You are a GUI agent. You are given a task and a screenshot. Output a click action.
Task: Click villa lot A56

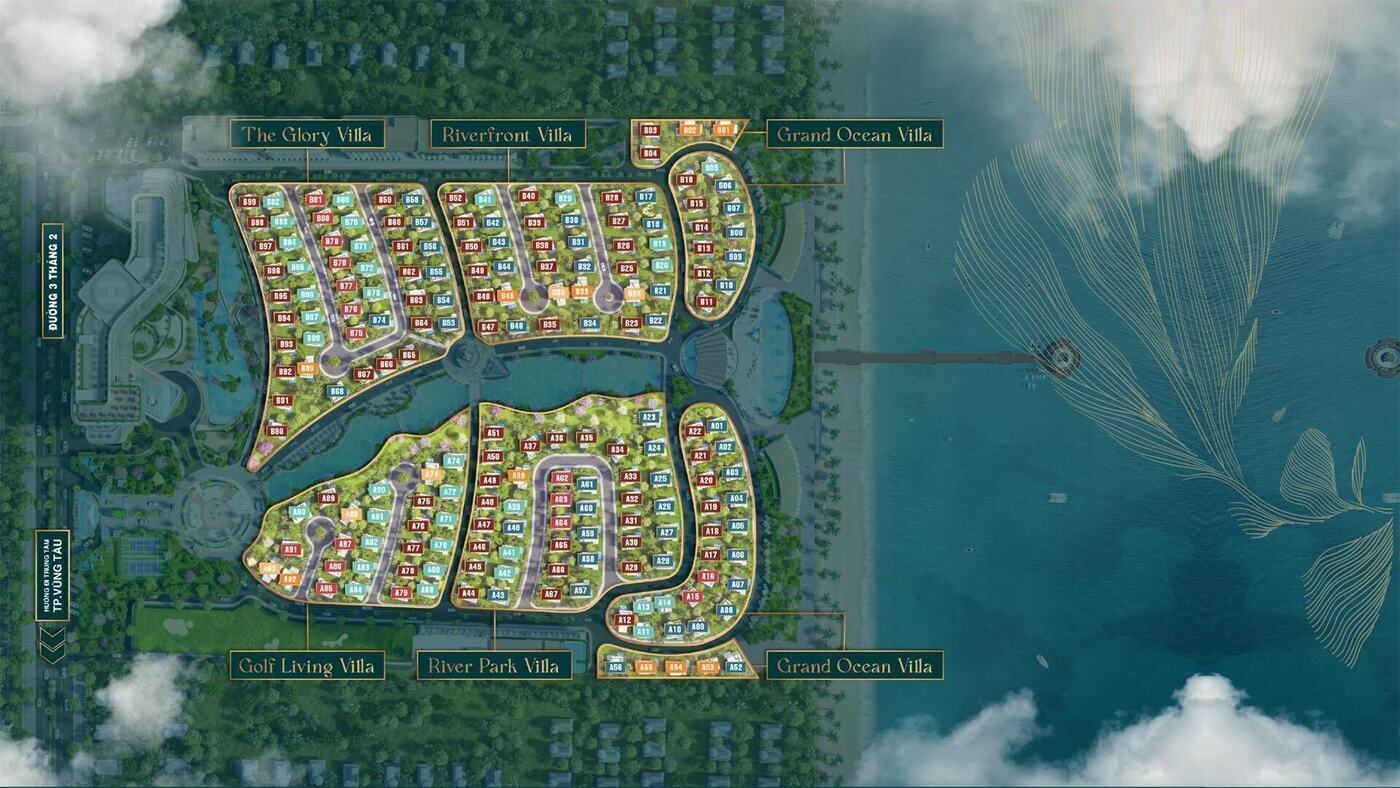(616, 667)
